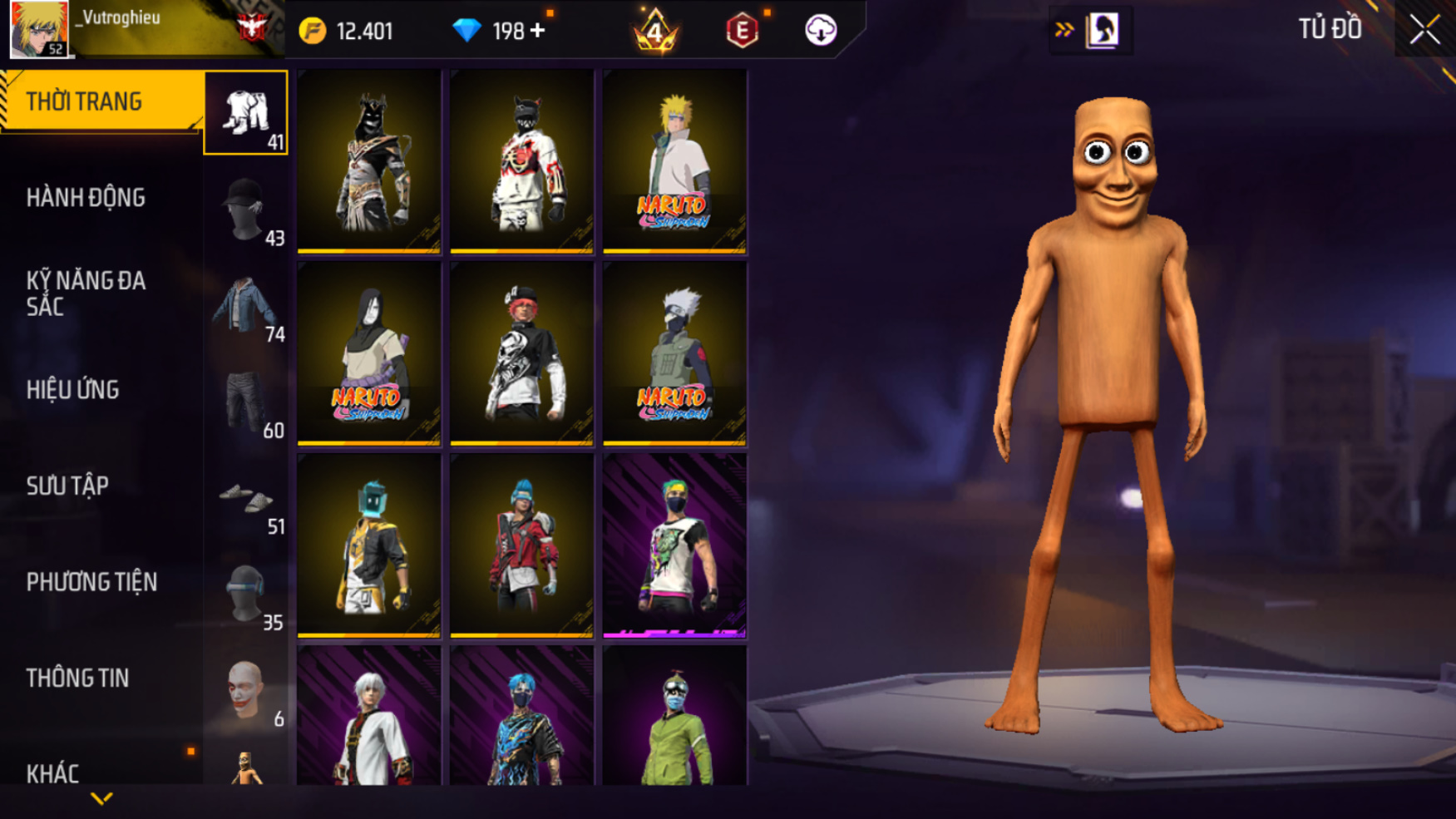Select the shoes subcategory icon
Image resolution: width=1456 pixels, height=819 pixels.
(246, 499)
